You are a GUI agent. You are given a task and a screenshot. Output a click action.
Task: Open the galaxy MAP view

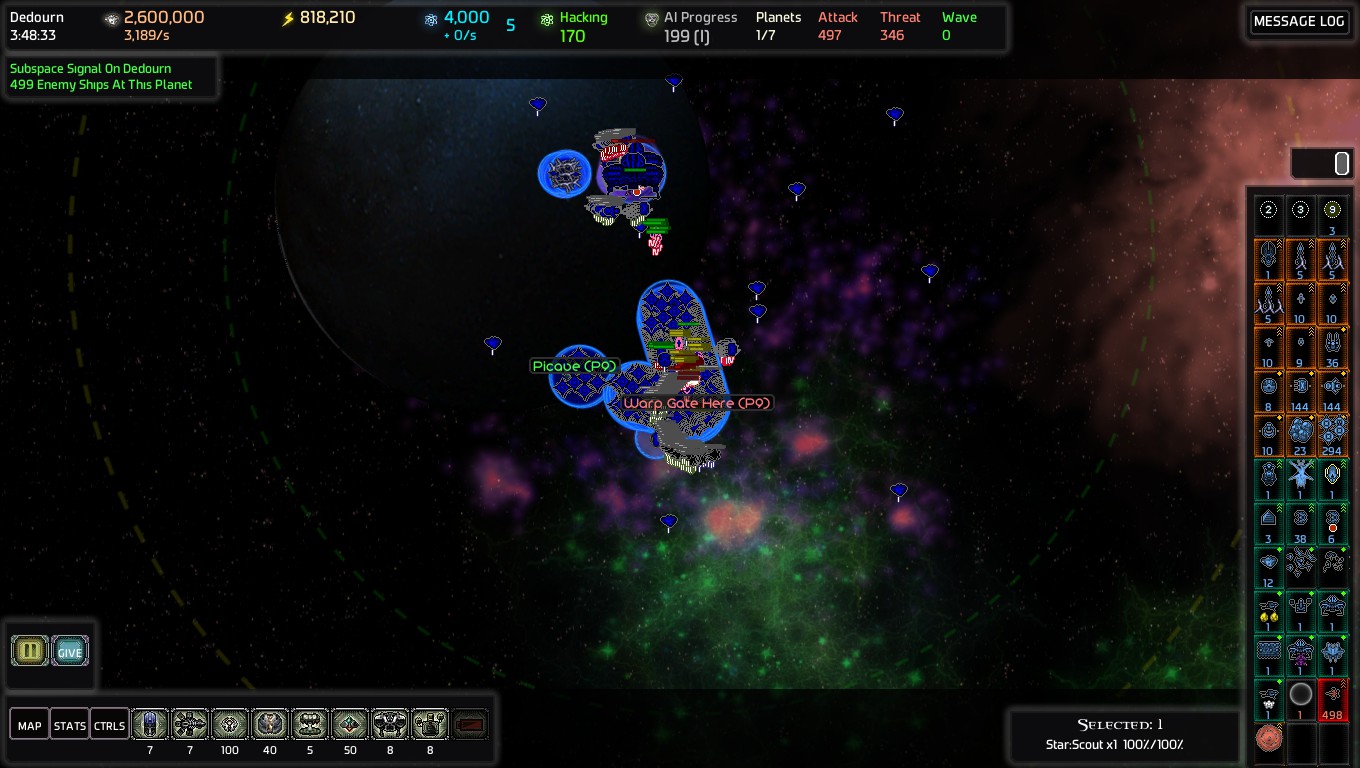30,725
